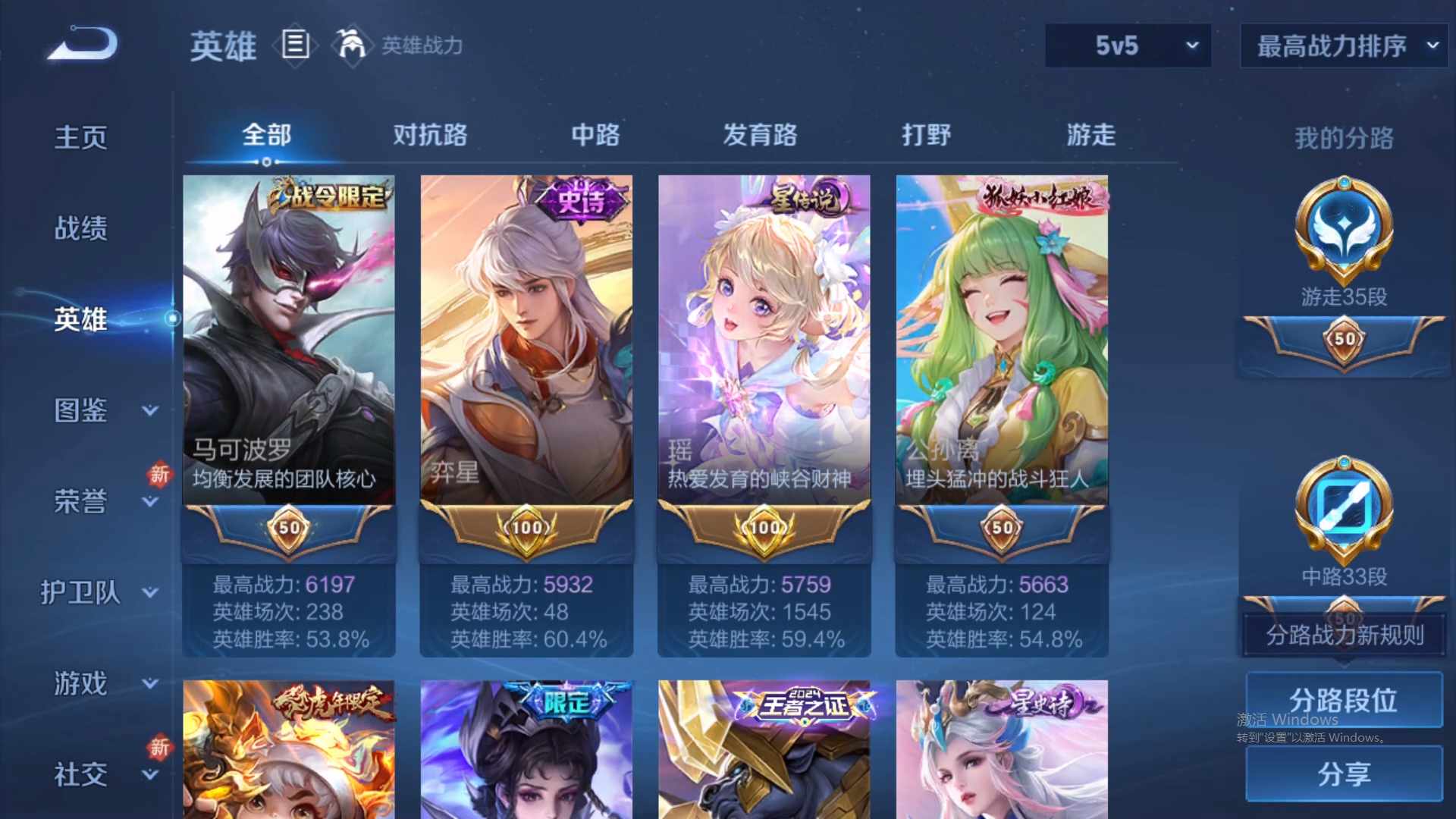The height and width of the screenshot is (819, 1456).
Task: Open the 5v5 mode dropdown
Action: click(1128, 45)
